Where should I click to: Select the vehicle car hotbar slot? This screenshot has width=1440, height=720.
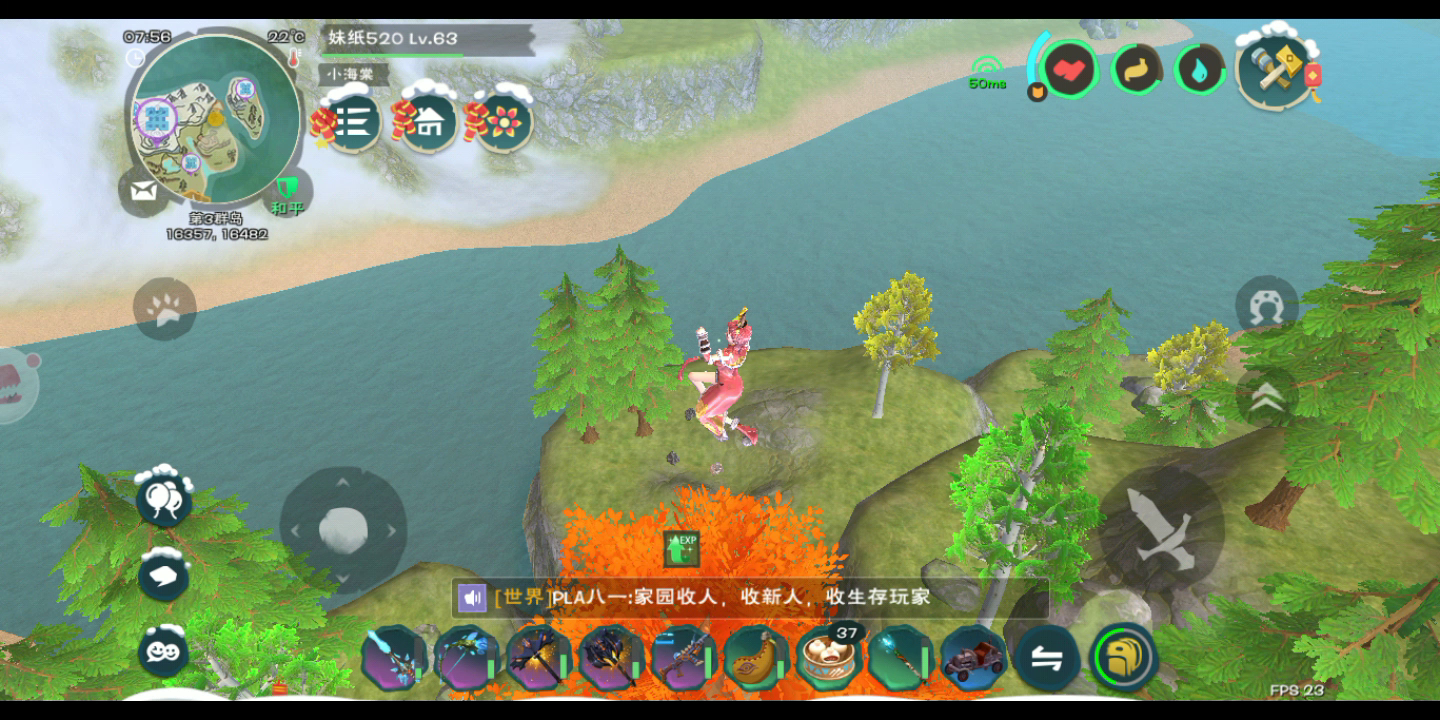973,659
